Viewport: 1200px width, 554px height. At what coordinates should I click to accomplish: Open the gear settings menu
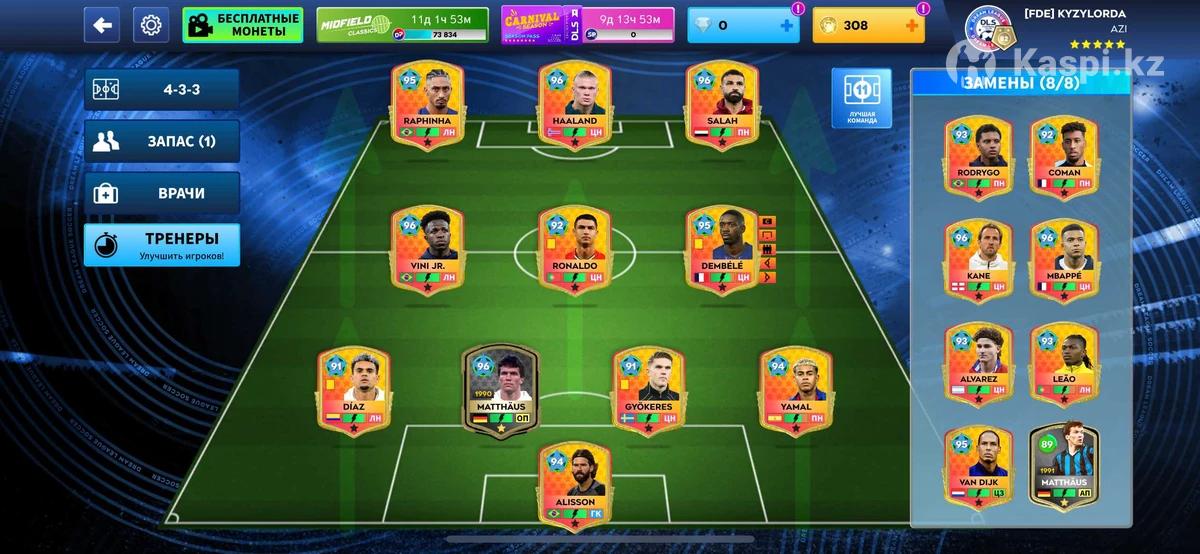(151, 25)
